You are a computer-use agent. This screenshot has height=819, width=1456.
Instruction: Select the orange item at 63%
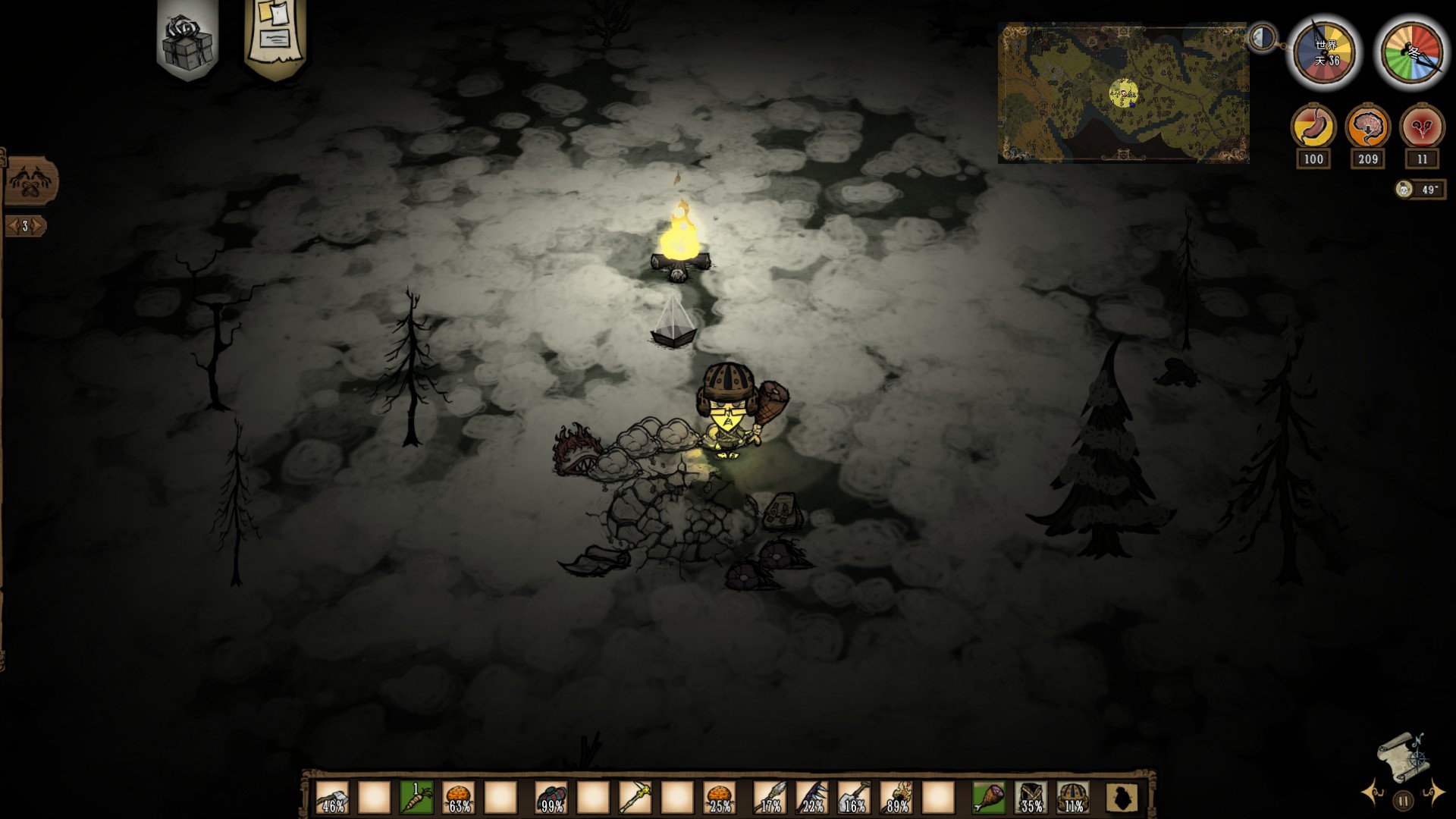[458, 798]
